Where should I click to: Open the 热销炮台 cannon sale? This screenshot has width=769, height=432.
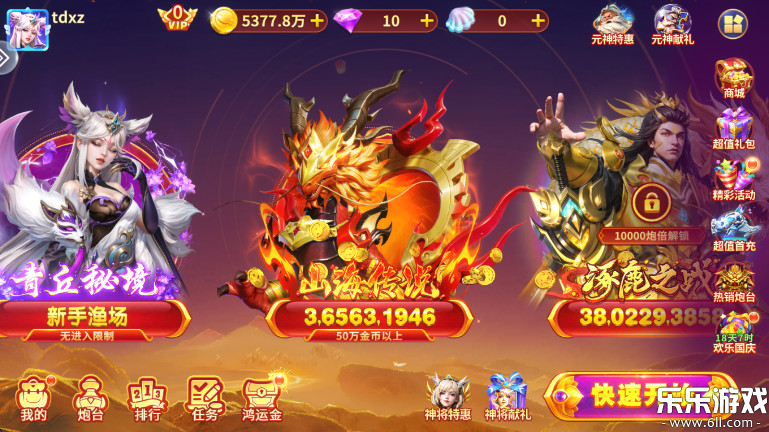[735, 278]
